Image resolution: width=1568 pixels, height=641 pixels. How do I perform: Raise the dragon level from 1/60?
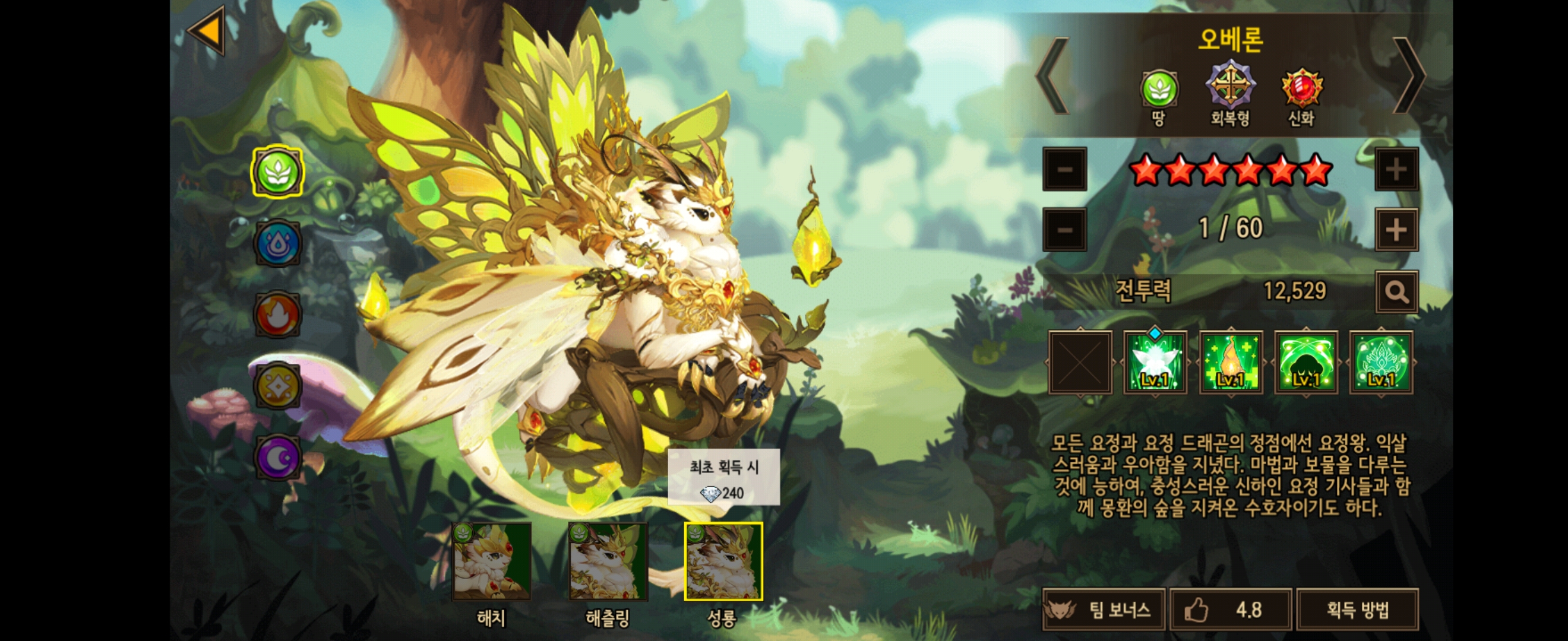pyautogui.click(x=1396, y=230)
